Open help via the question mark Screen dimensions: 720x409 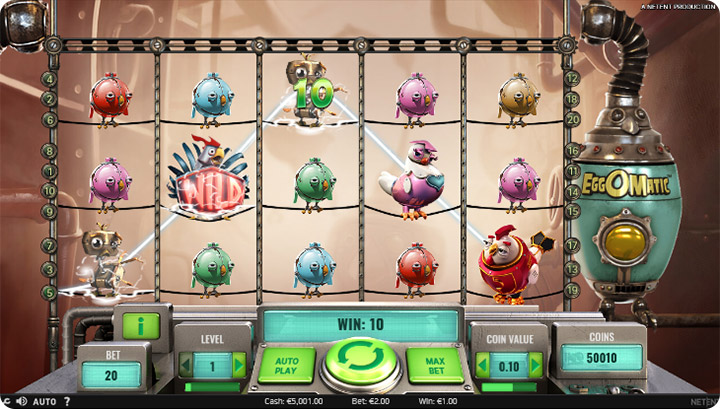point(67,402)
